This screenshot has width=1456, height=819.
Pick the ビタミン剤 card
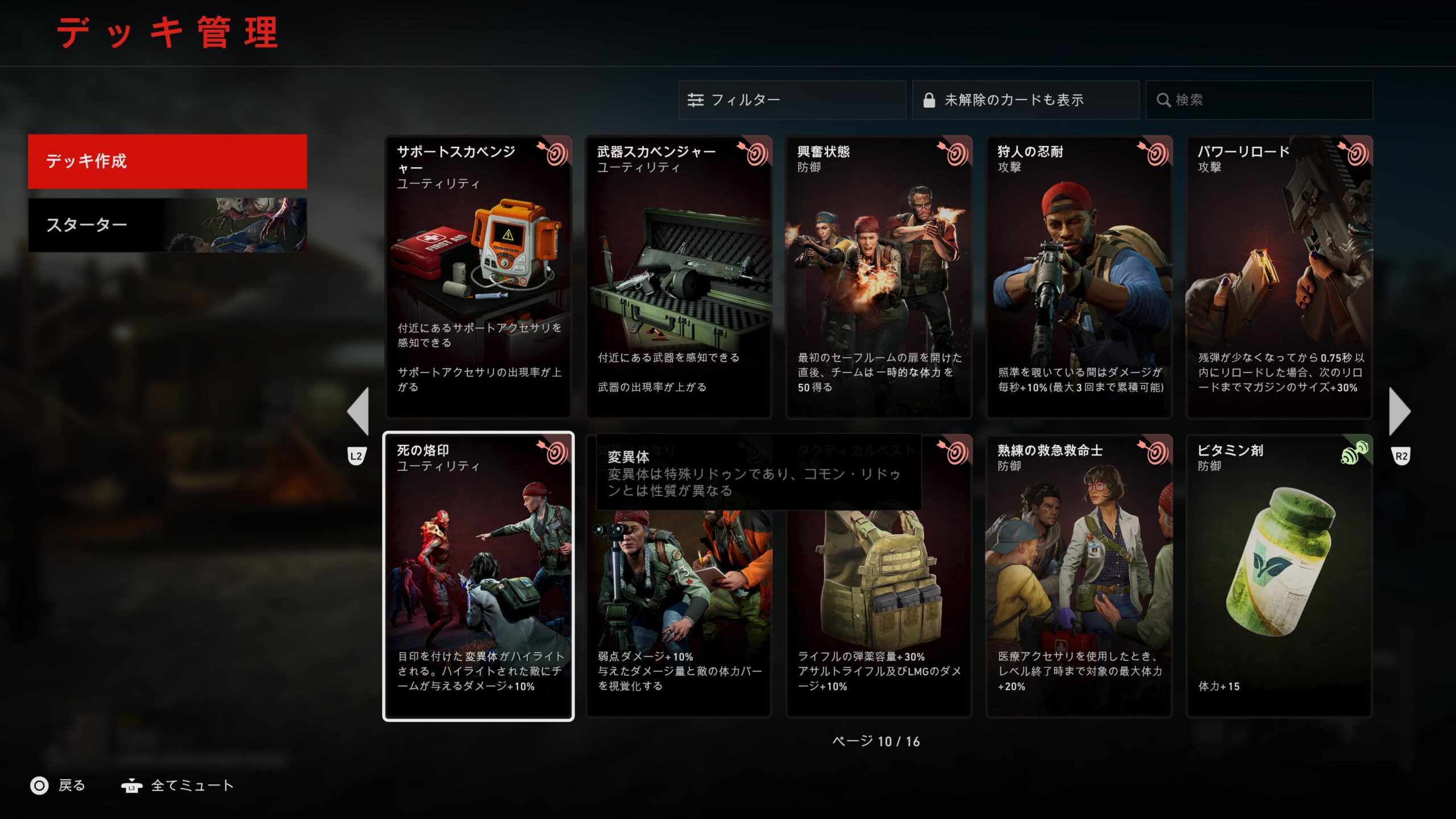click(1279, 576)
